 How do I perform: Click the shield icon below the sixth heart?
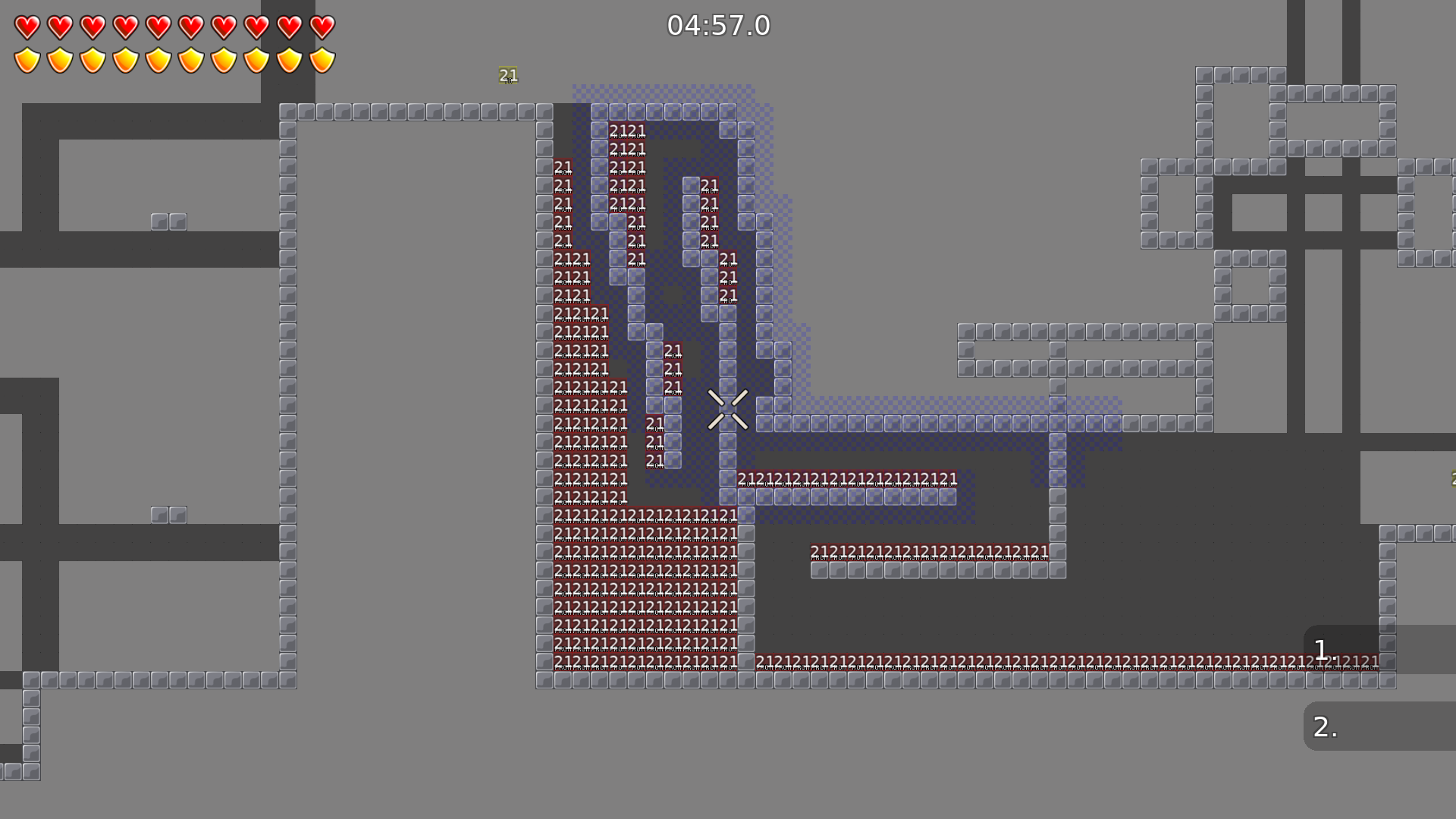click(191, 59)
